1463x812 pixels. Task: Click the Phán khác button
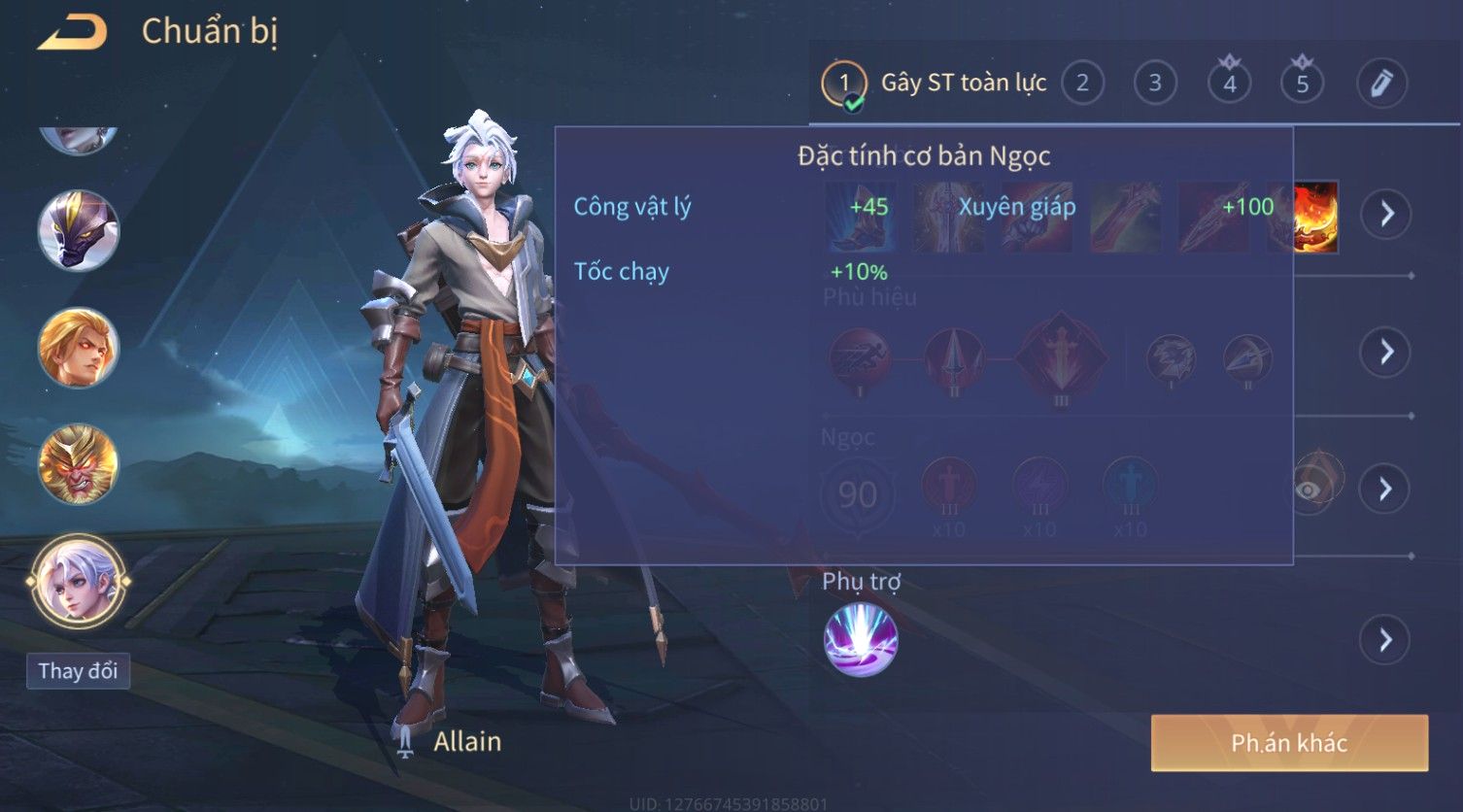click(x=1289, y=743)
